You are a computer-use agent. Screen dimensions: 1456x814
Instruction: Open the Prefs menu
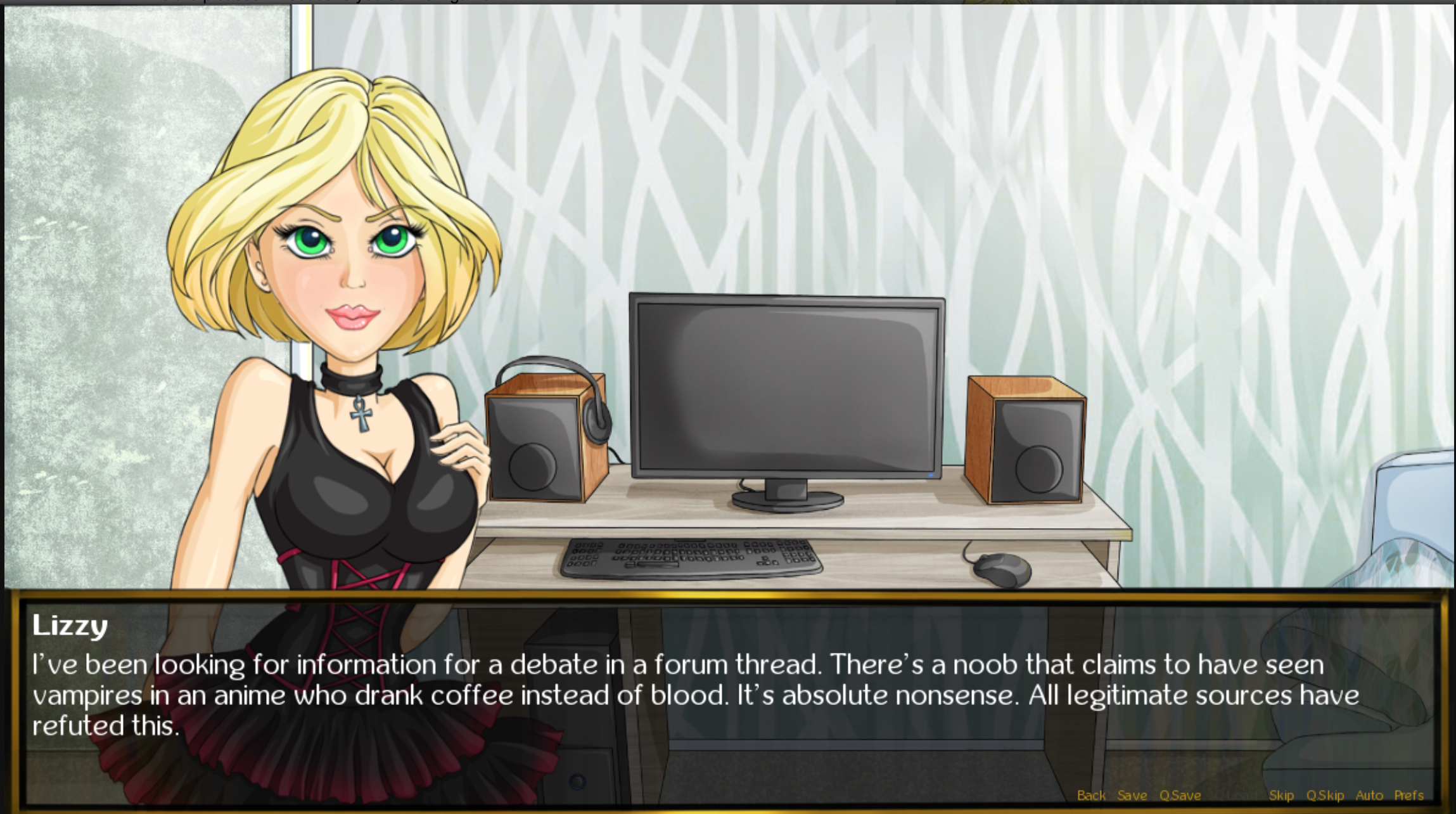[1409, 795]
